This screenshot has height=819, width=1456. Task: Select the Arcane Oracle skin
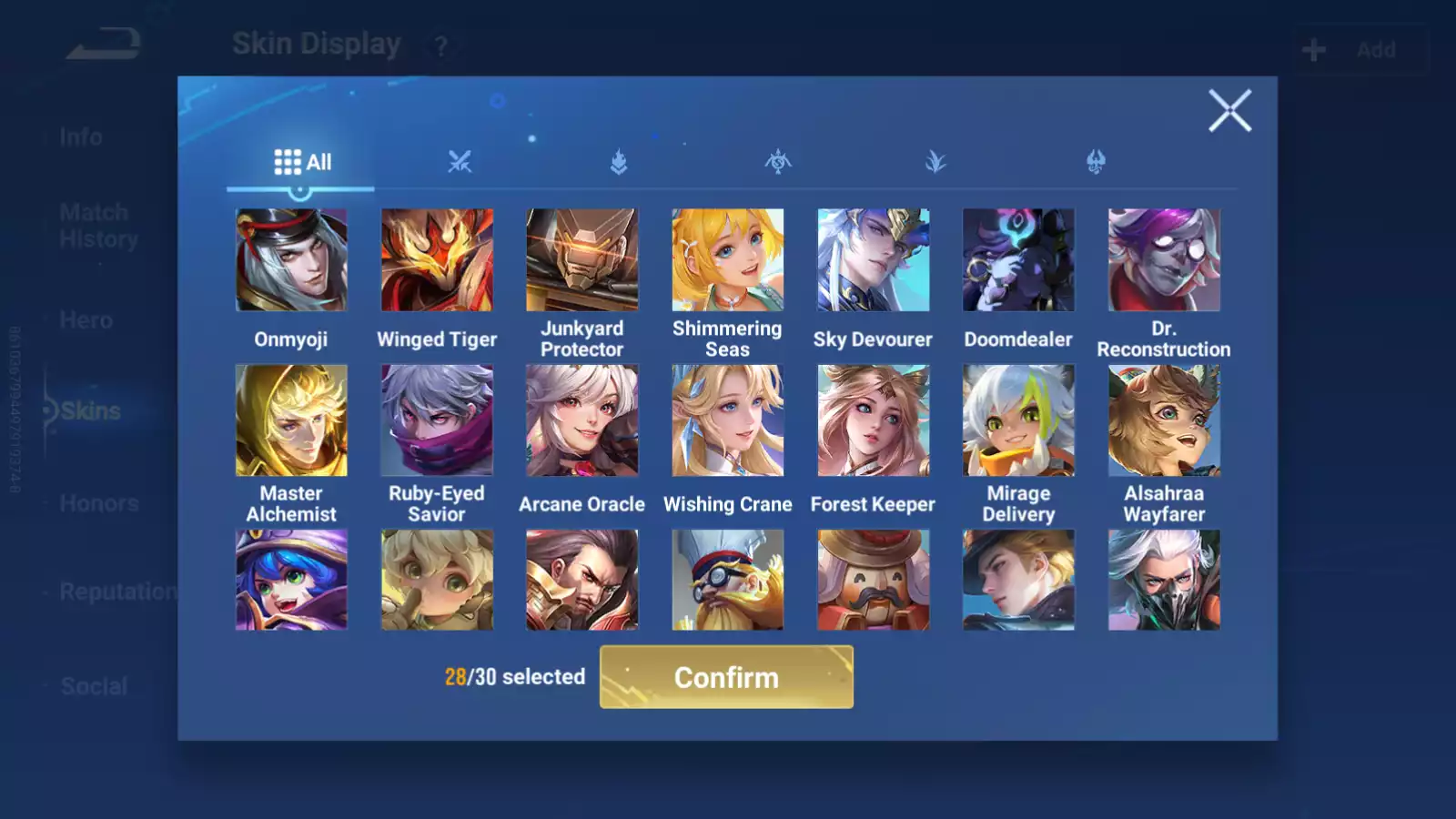(x=582, y=420)
